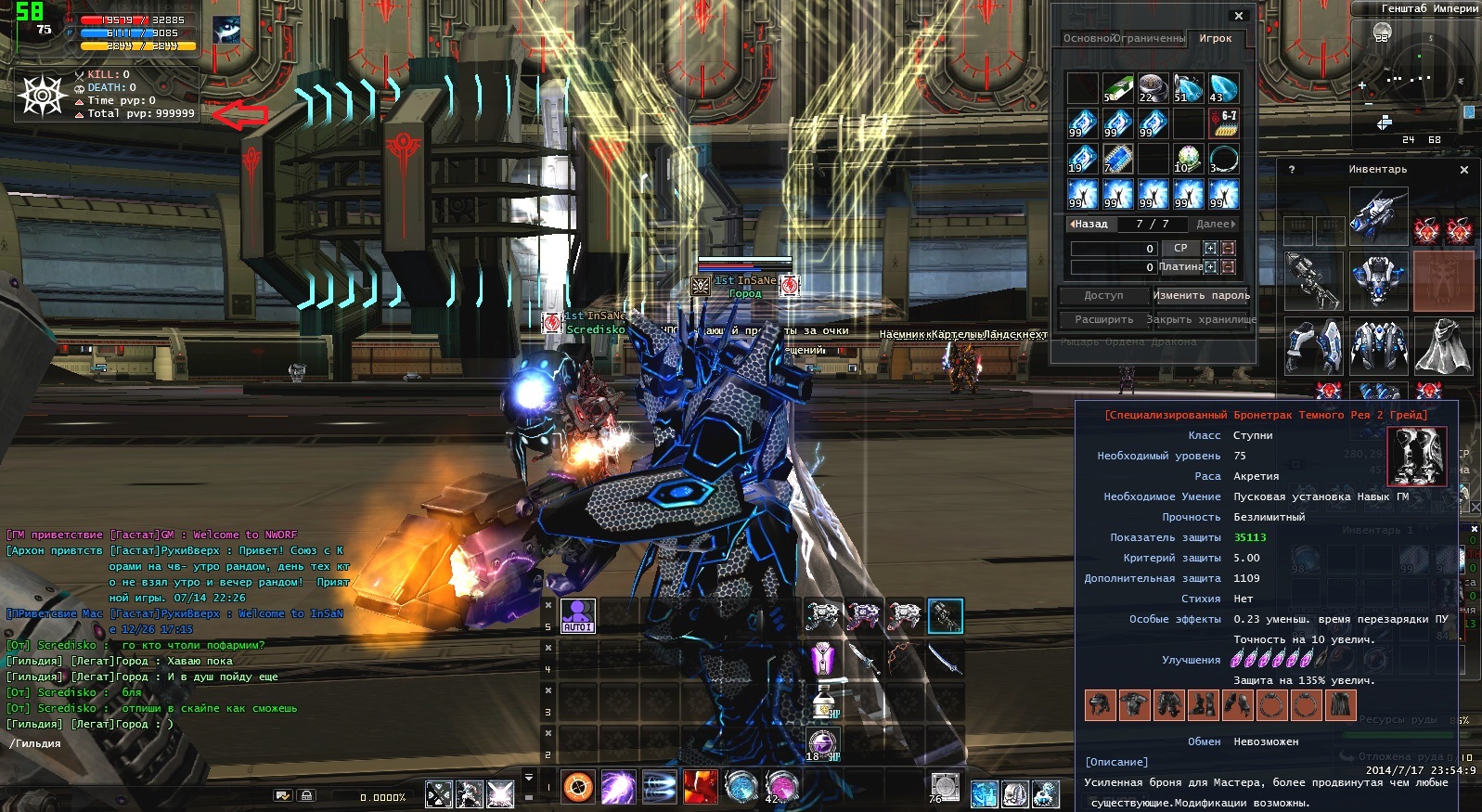
Task: Click the Изменить пароль button
Action: coord(1201,296)
